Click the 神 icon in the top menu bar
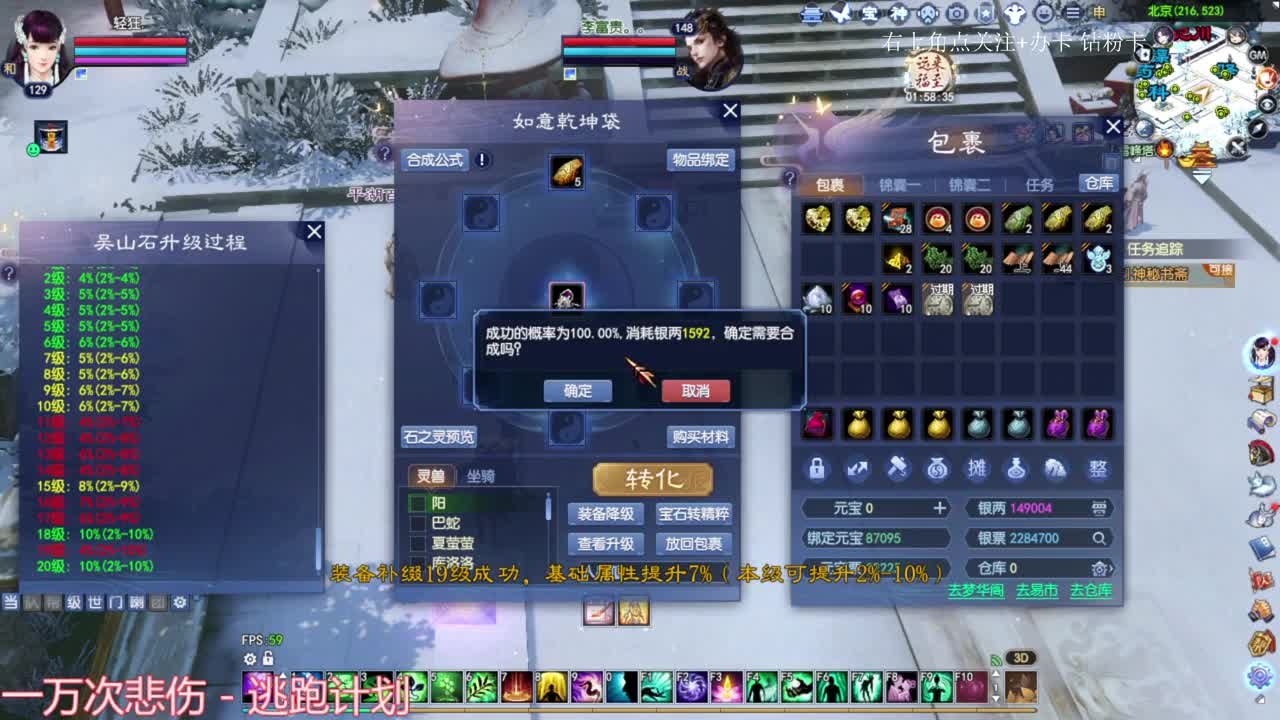Screen dimensions: 1280x720 tap(898, 13)
